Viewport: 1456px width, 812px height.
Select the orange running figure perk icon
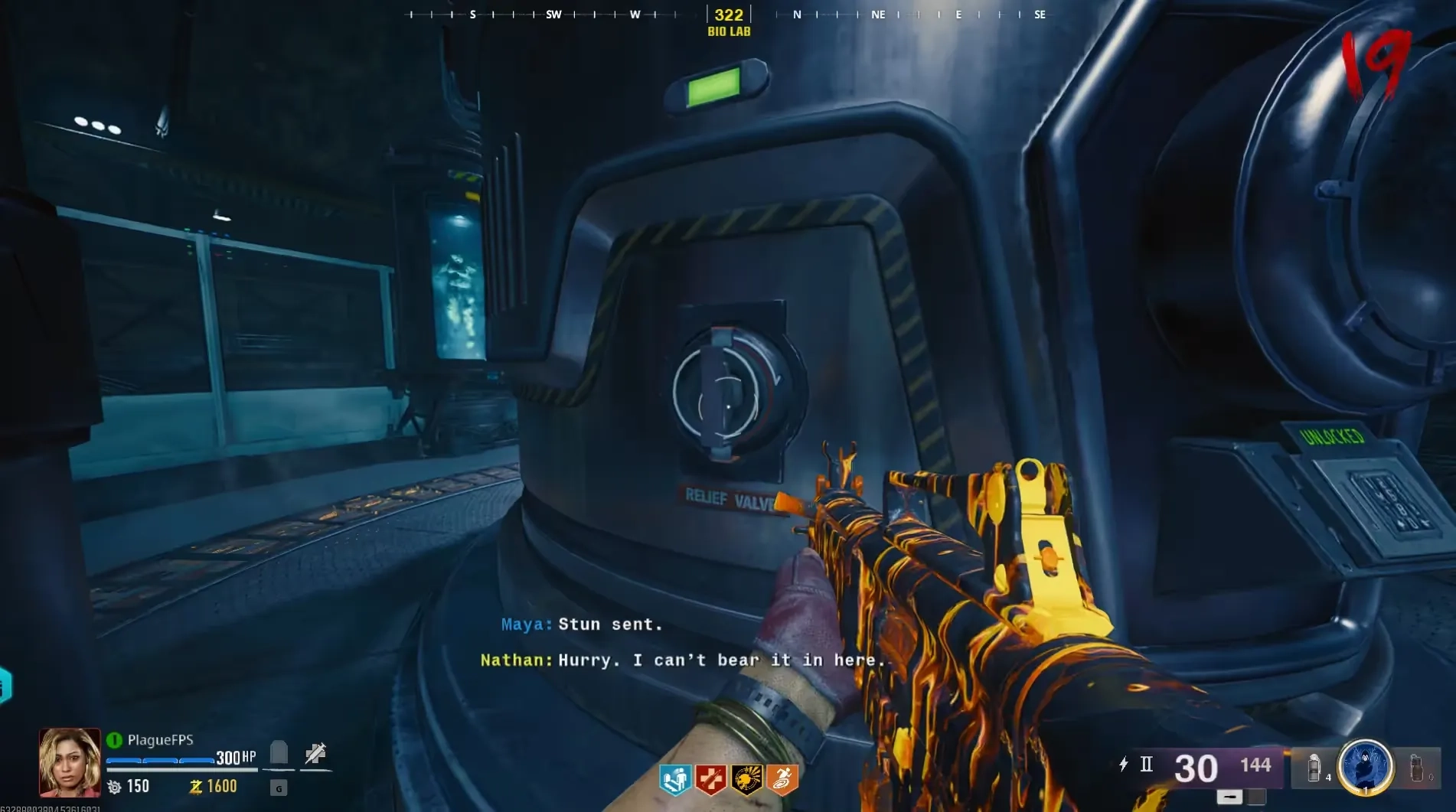[x=782, y=779]
